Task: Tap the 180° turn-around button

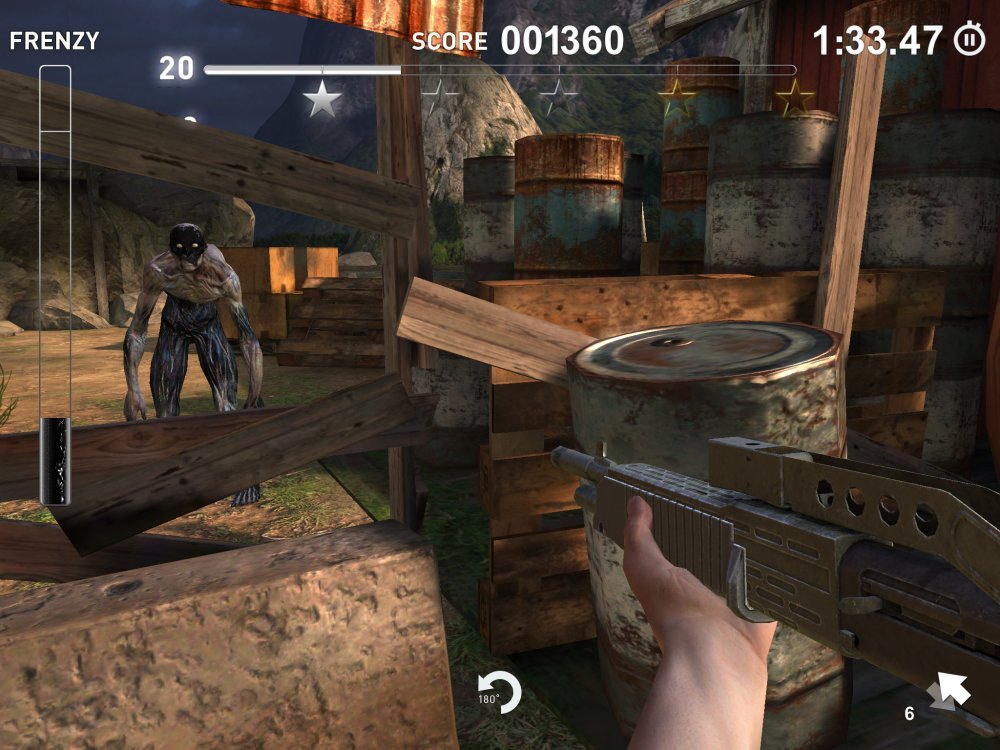Action: coord(501,693)
